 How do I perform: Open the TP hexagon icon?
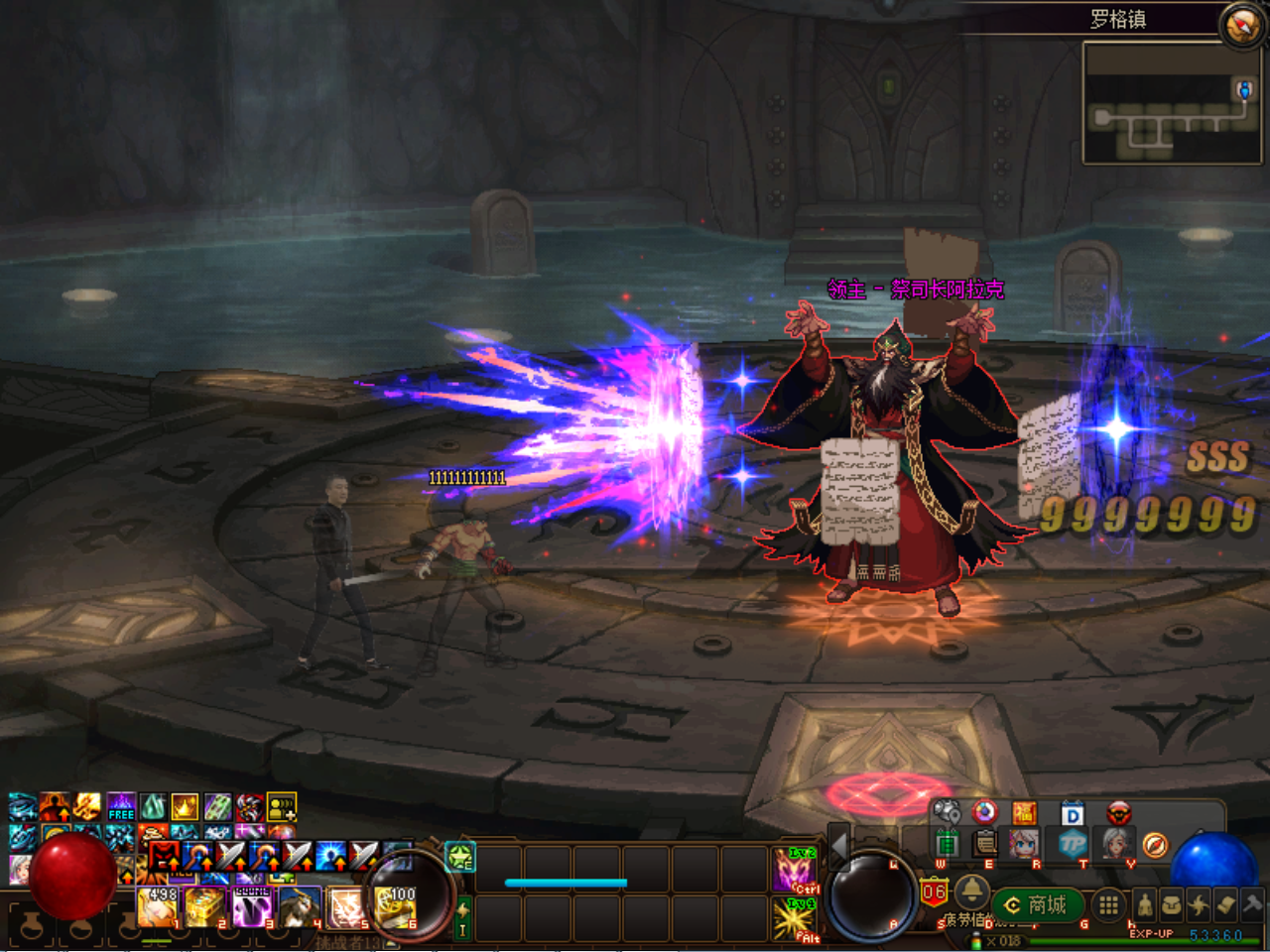tap(1073, 844)
